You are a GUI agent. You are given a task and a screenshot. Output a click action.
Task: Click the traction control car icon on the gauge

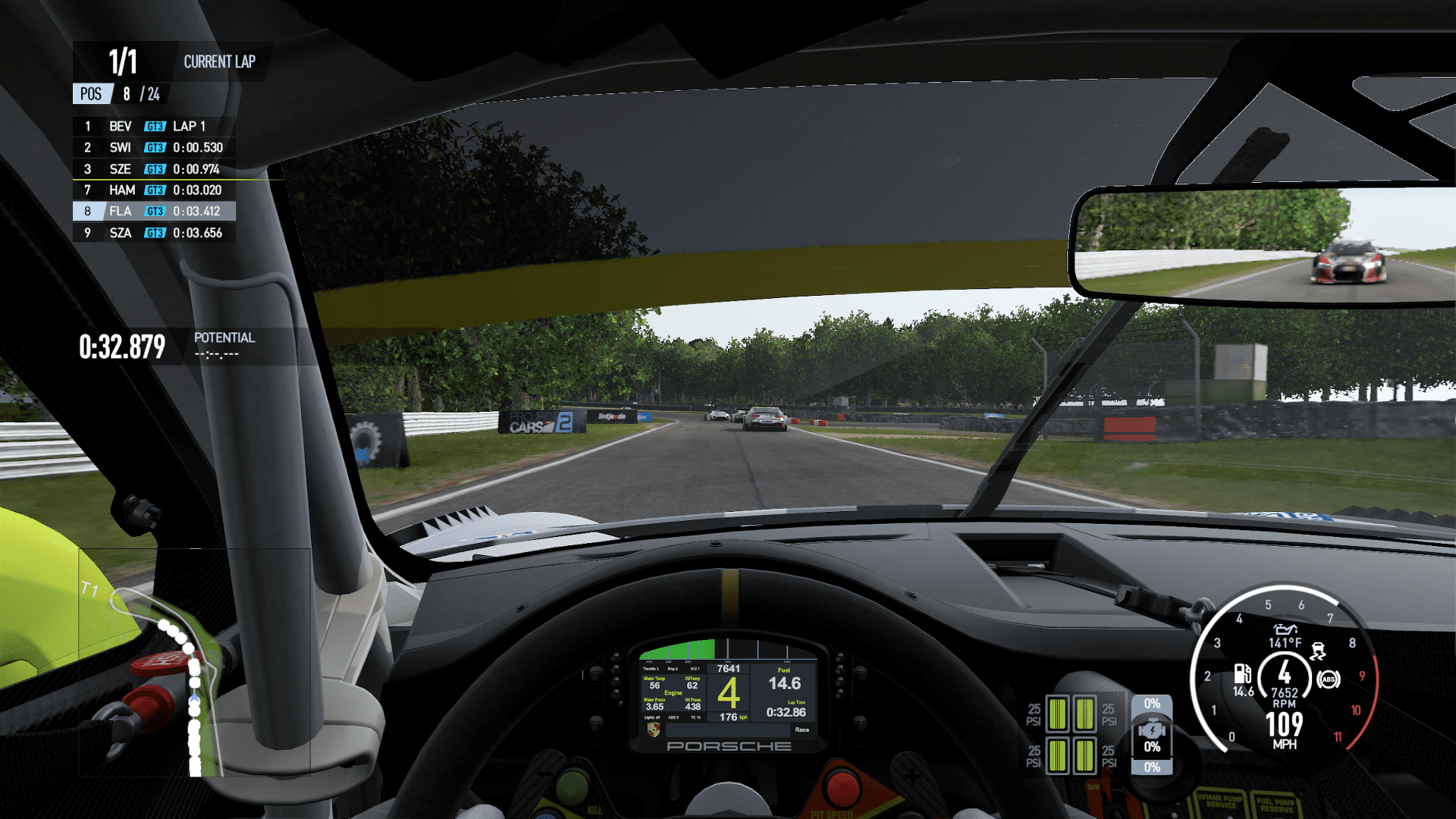1318,651
